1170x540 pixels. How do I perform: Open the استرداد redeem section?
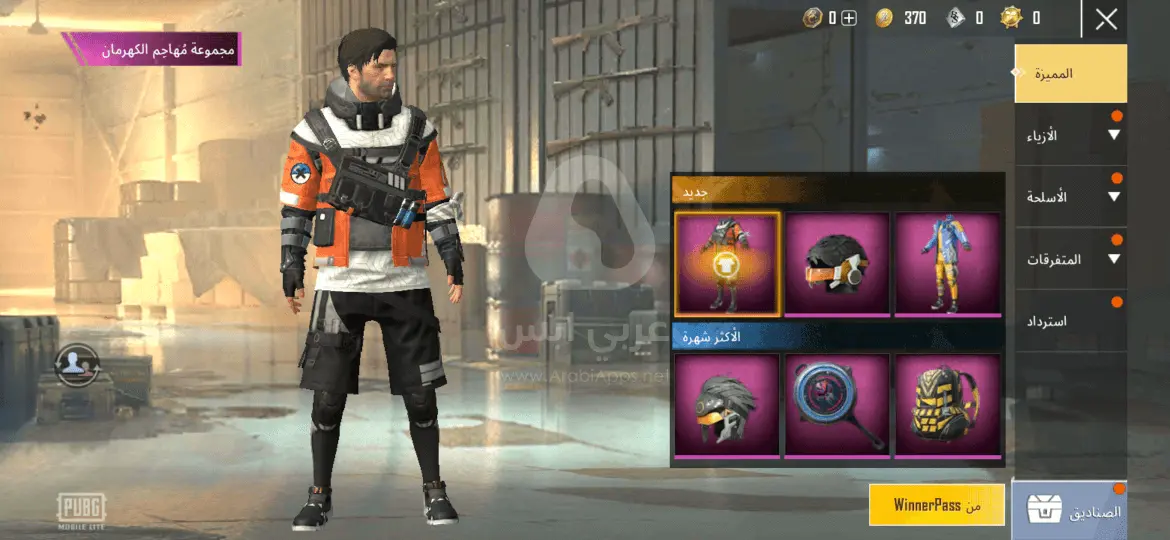click(1070, 321)
